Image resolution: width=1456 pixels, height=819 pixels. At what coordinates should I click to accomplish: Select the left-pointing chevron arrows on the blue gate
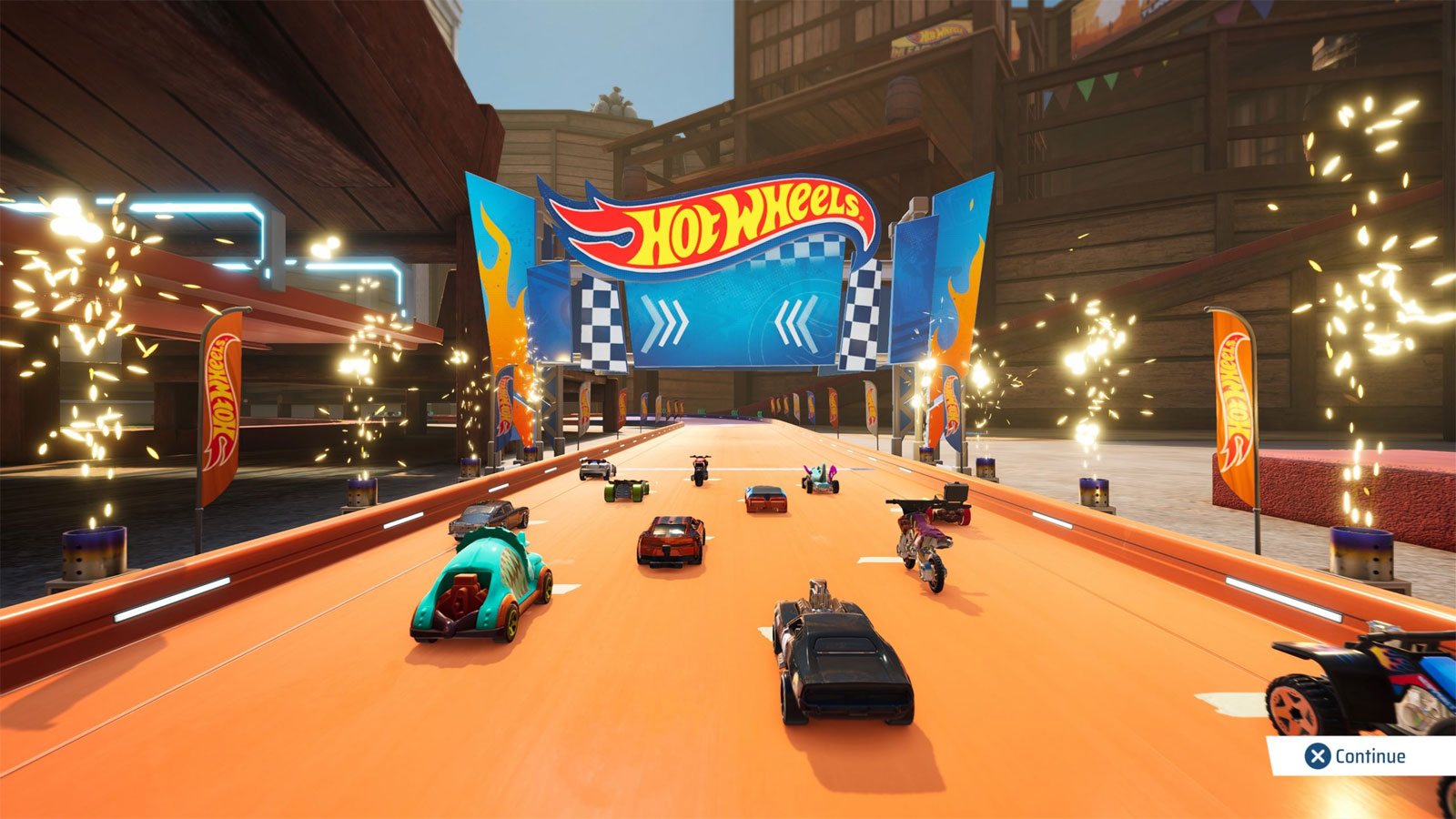(799, 319)
